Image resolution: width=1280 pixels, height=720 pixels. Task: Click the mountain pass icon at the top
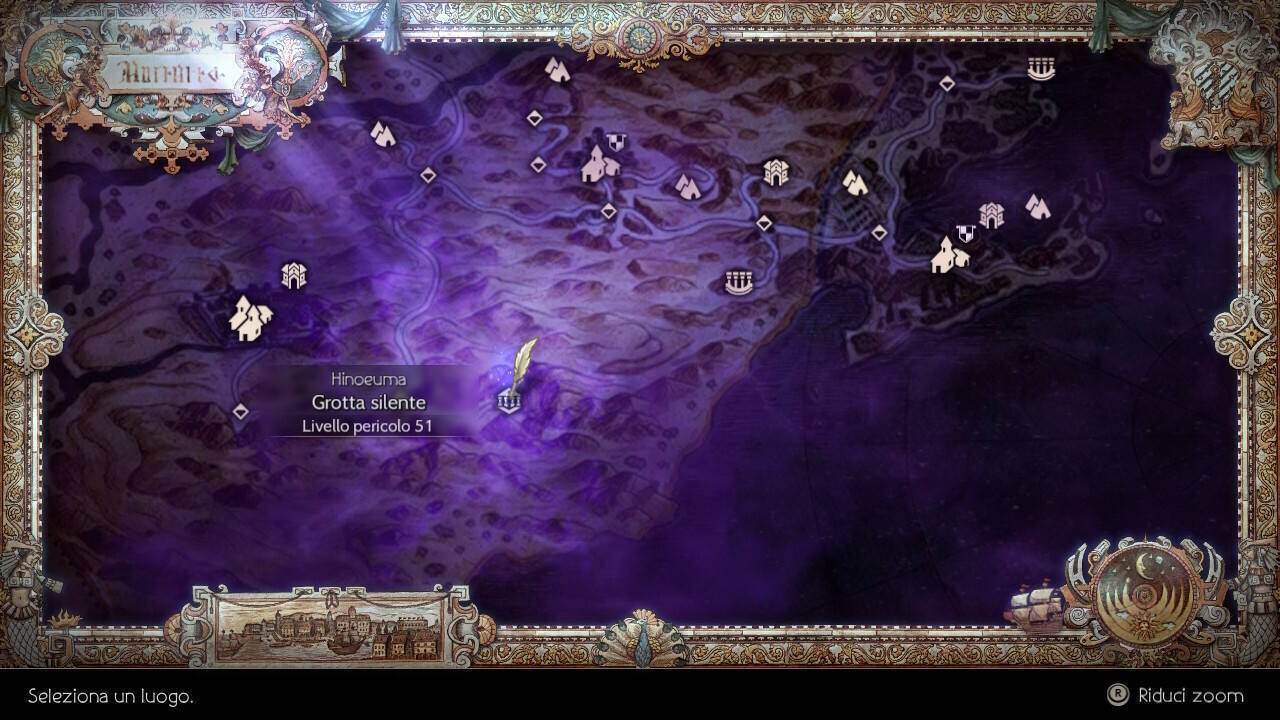(x=556, y=70)
